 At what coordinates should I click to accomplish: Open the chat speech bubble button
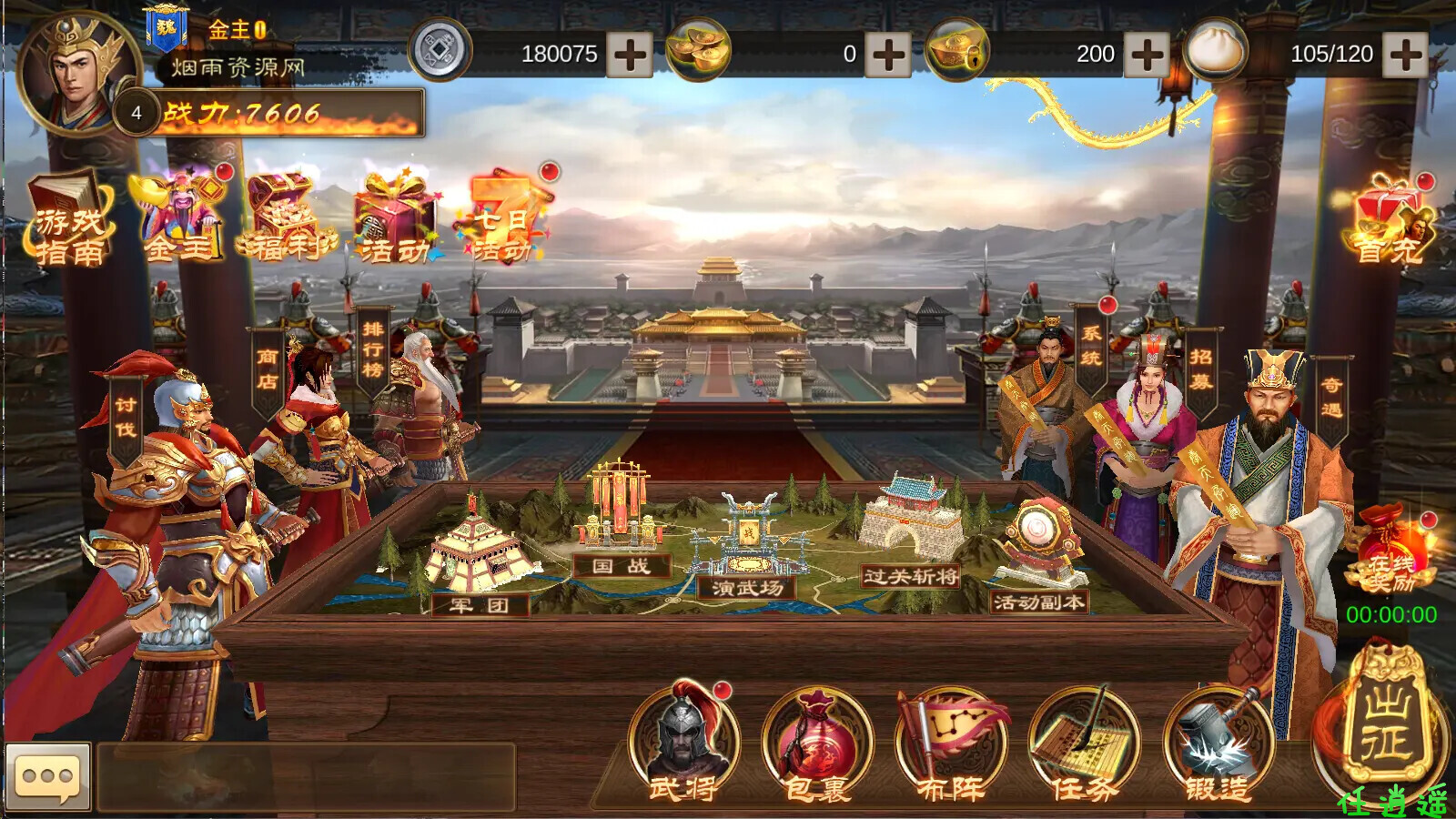48,776
